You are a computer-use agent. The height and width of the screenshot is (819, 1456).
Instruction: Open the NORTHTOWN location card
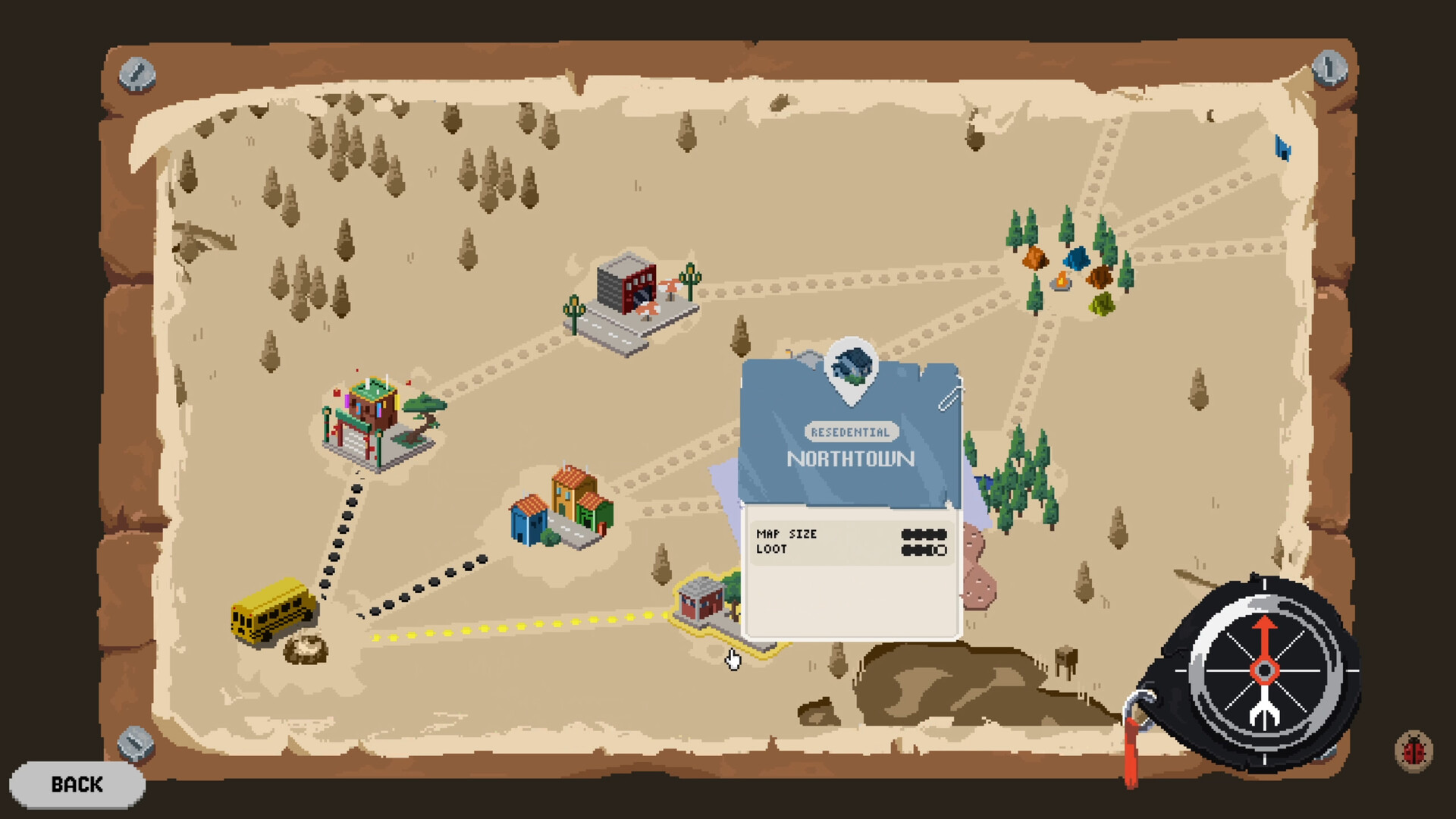click(x=851, y=459)
